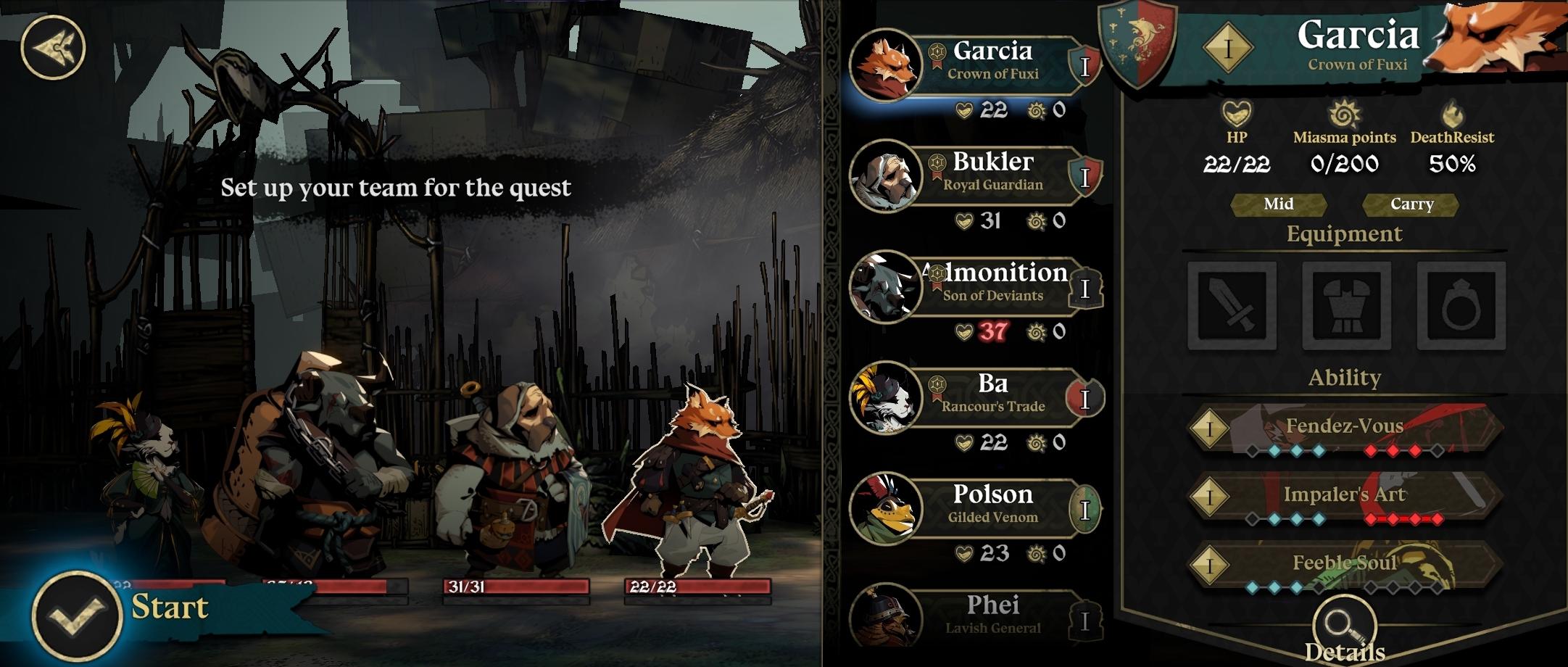The width and height of the screenshot is (1568, 667).
Task: Open the armor equipment slot
Action: (1346, 306)
